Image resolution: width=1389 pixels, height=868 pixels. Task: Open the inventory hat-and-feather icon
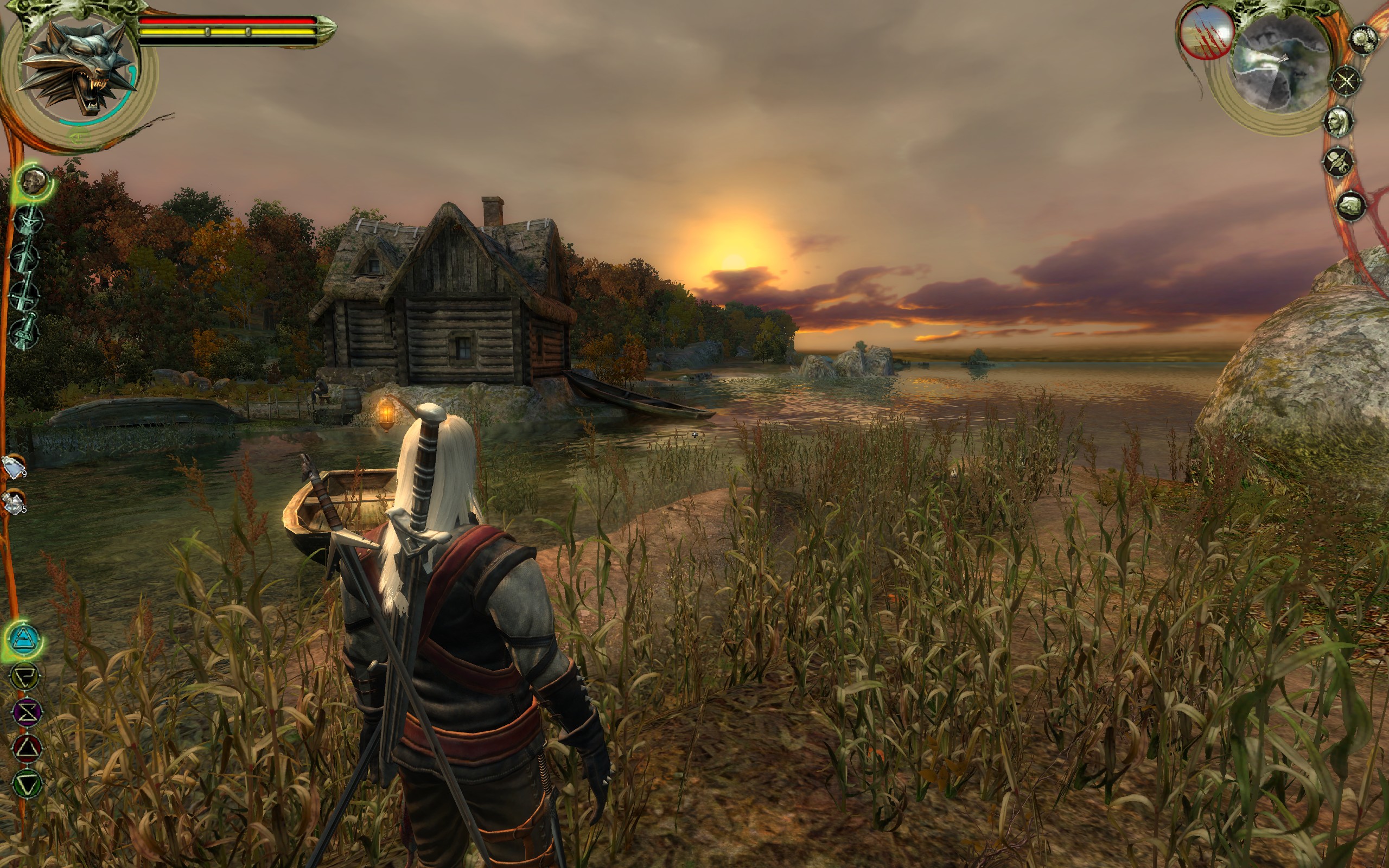click(x=1339, y=162)
